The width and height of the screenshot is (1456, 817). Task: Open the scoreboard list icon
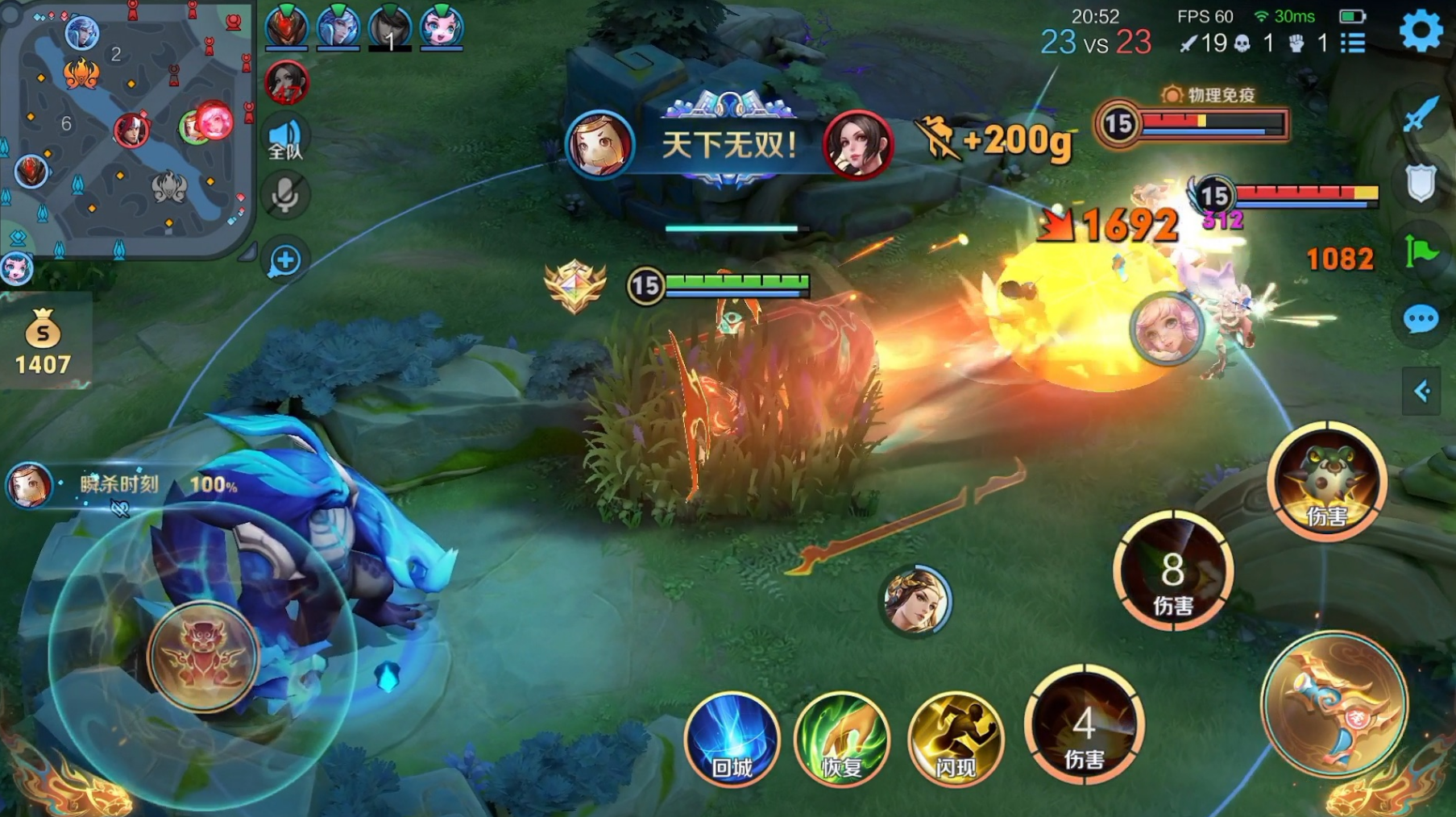pos(1354,43)
